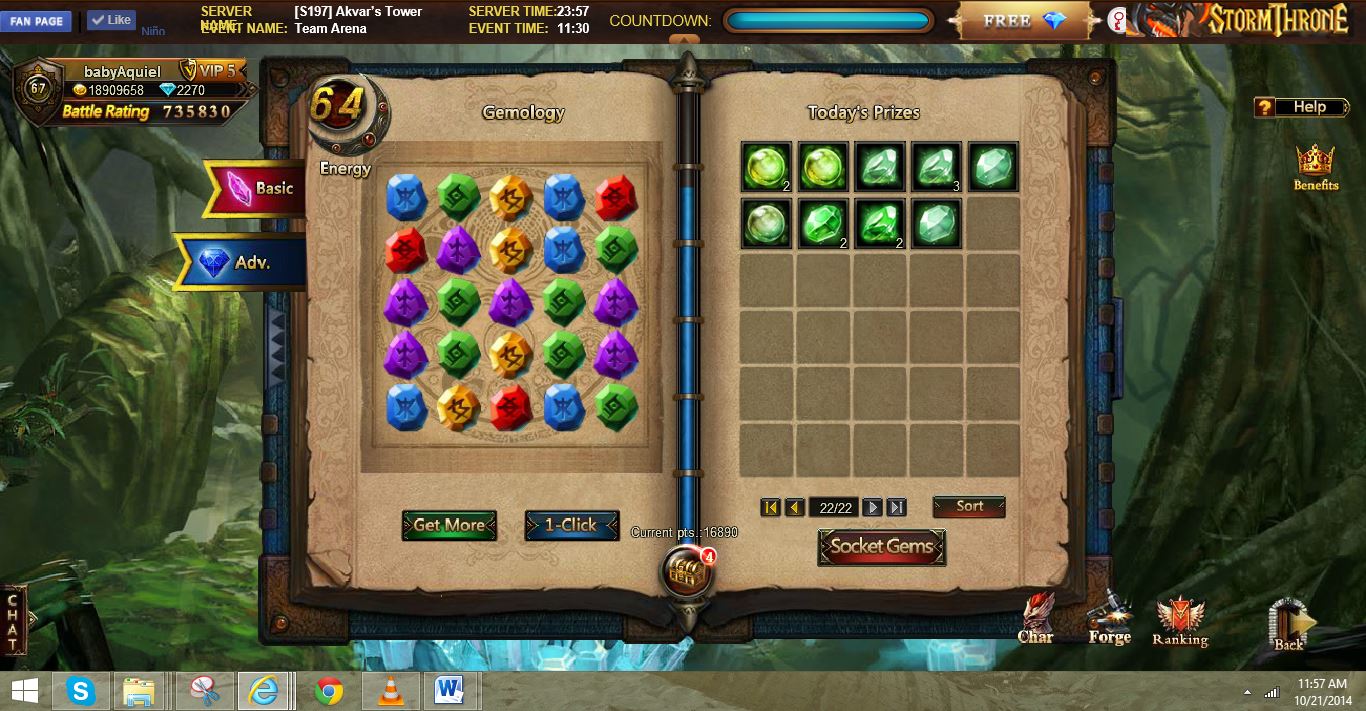
Task: Open the Socket Gems screen
Action: (x=881, y=547)
